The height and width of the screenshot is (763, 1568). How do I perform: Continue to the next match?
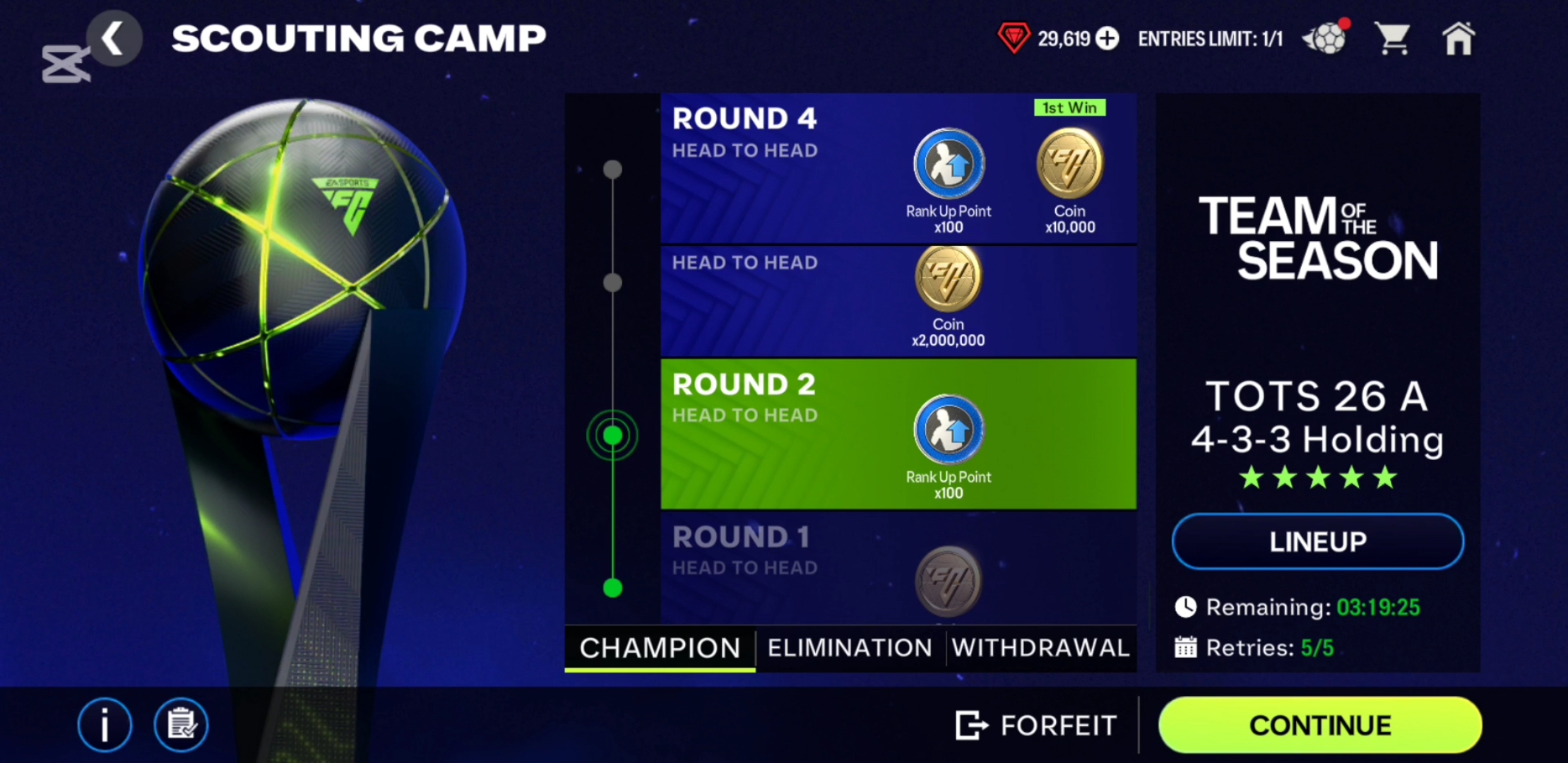[1319, 725]
